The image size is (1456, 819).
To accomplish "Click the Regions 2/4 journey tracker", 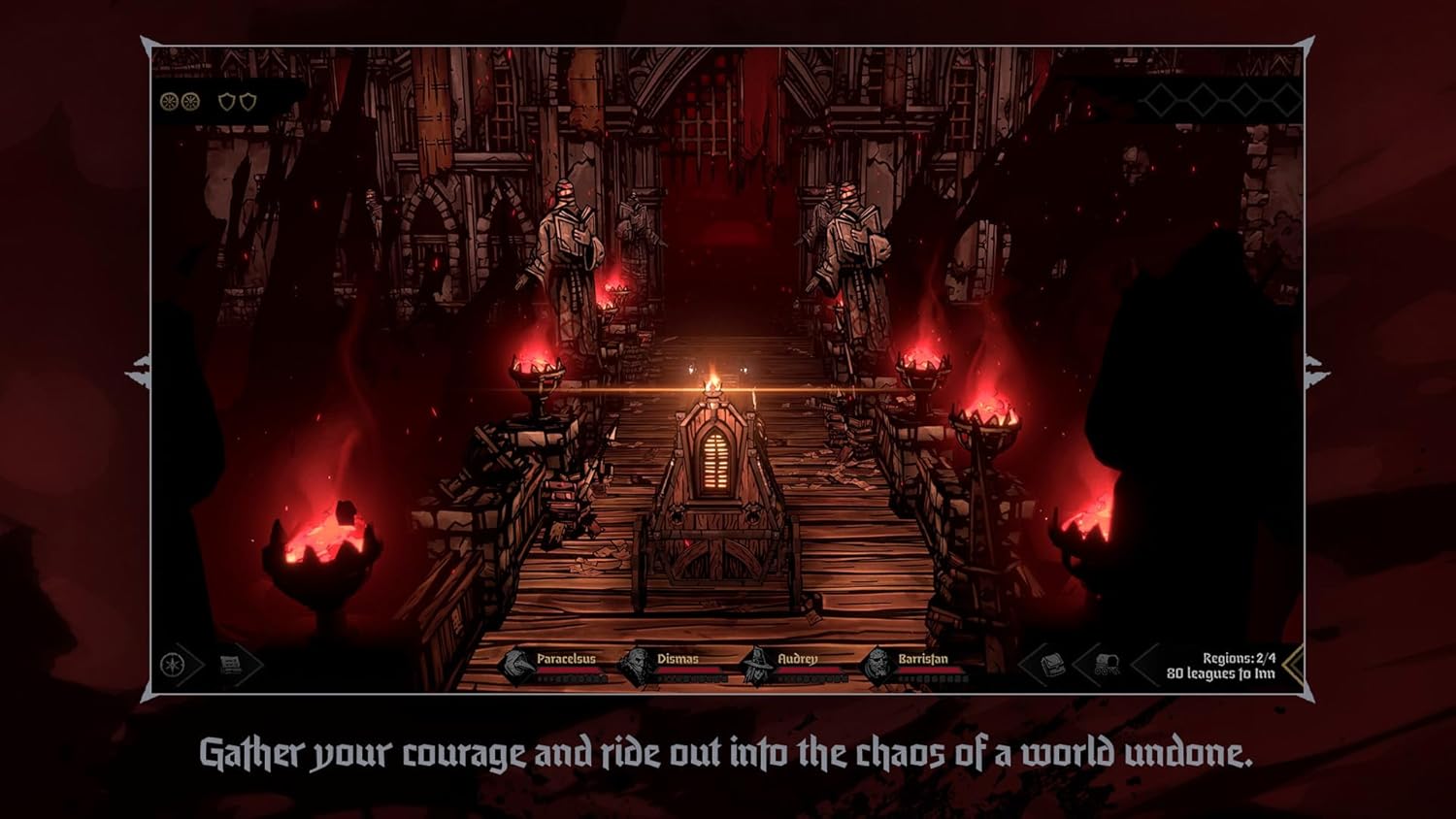I will tap(1221, 666).
